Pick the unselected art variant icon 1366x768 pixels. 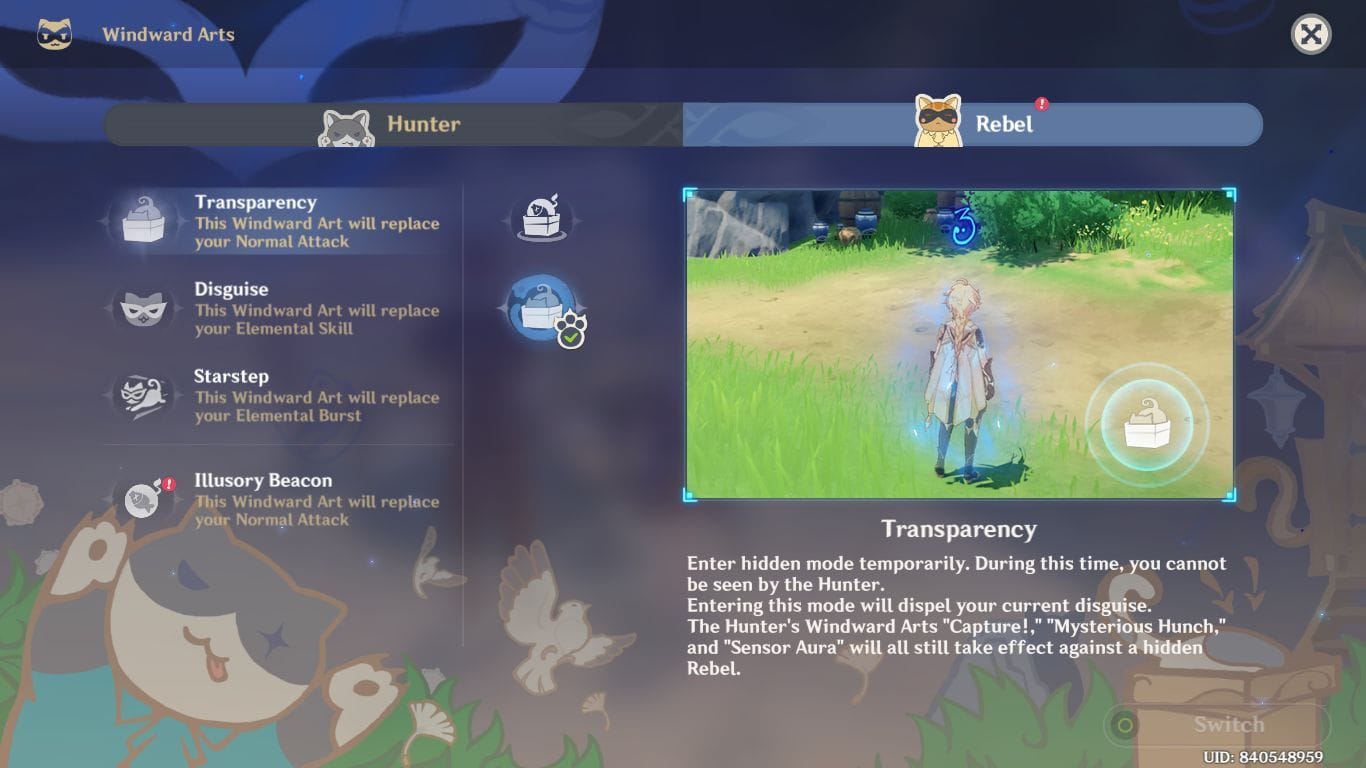coord(541,217)
